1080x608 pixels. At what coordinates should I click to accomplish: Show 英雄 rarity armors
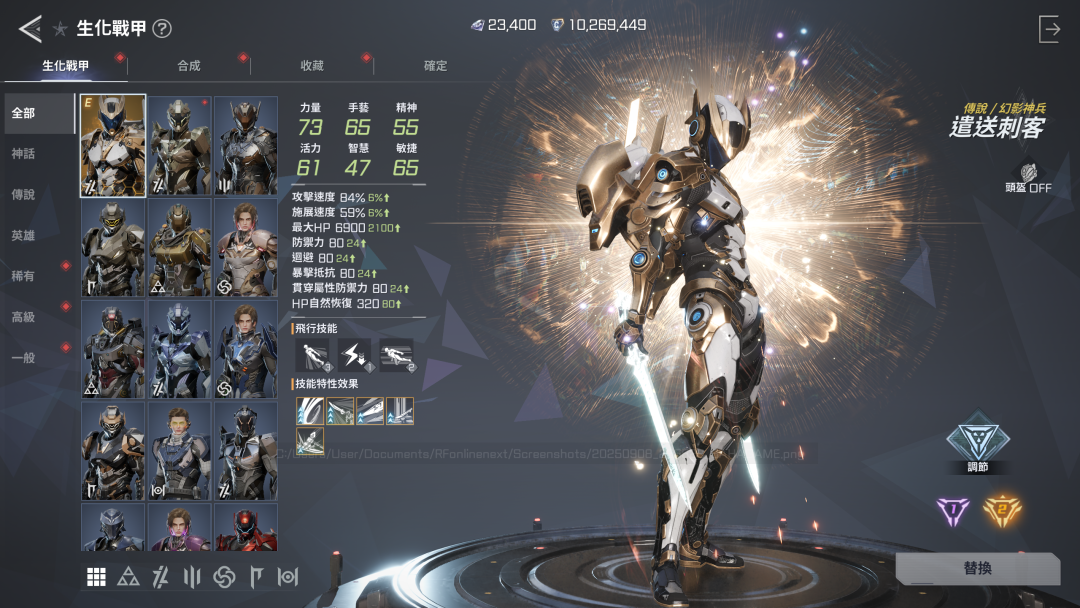(x=24, y=236)
